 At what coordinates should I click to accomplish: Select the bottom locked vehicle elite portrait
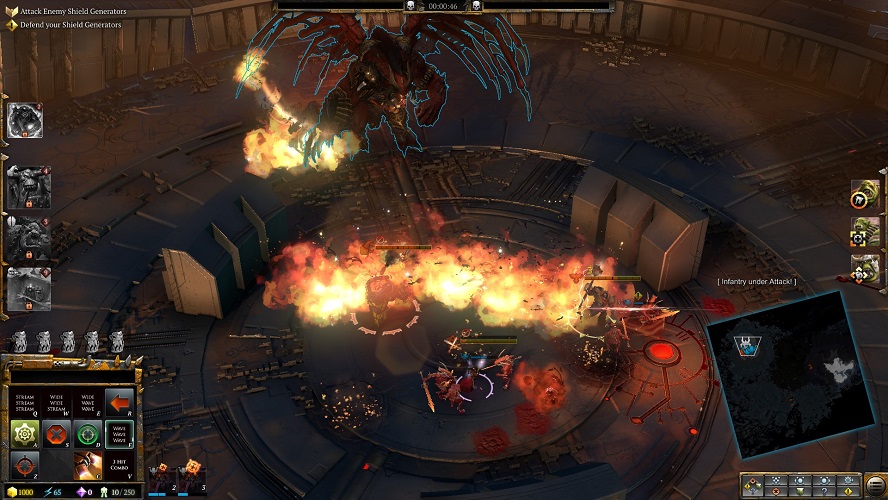tap(26, 288)
